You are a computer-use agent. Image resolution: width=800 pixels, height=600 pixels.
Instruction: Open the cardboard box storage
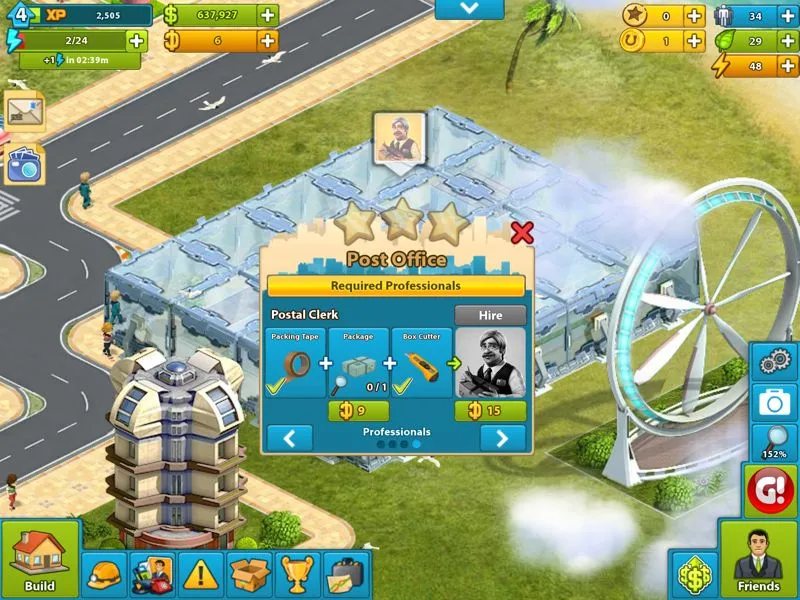click(249, 575)
